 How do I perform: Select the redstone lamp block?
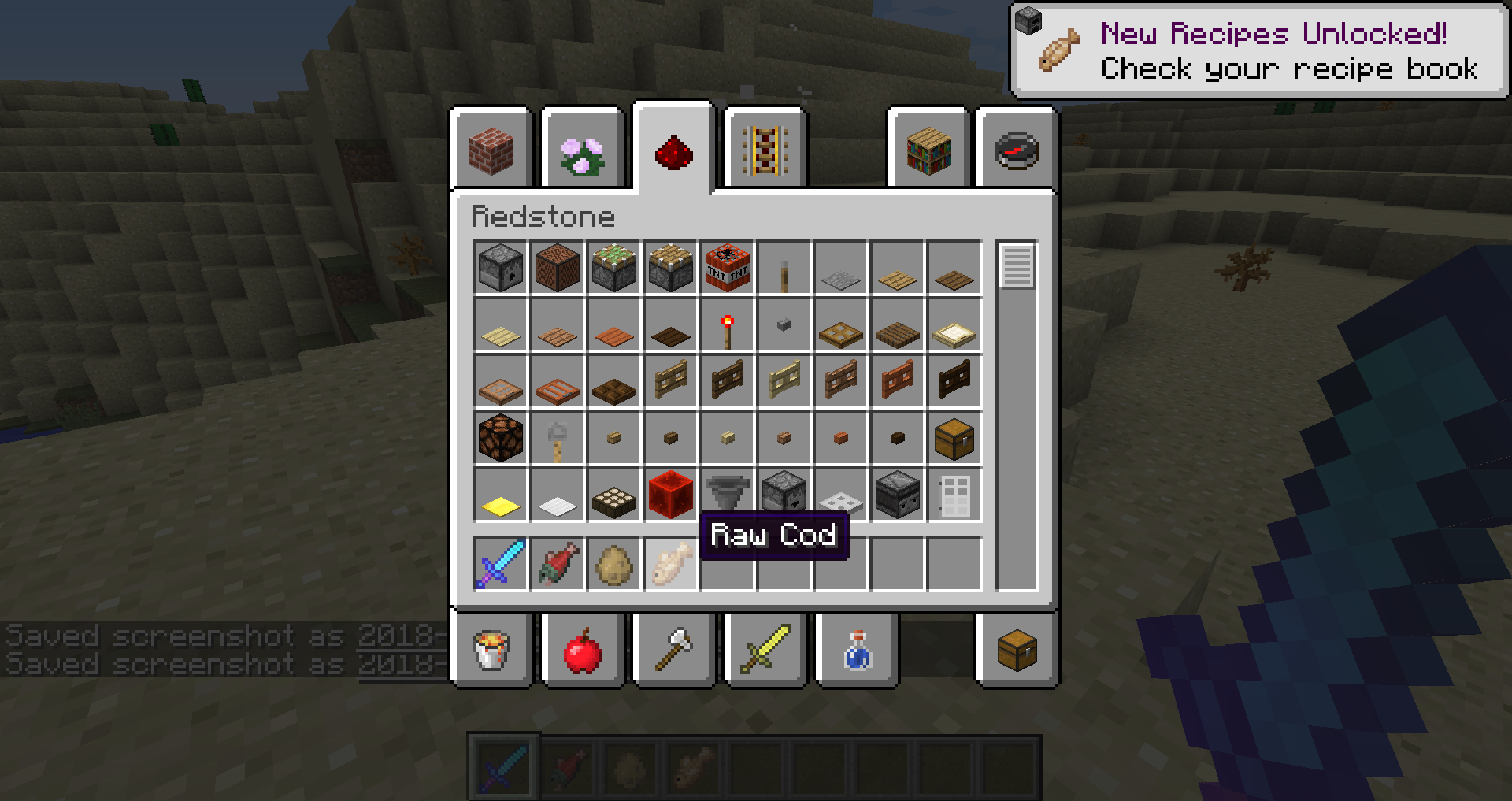click(501, 439)
